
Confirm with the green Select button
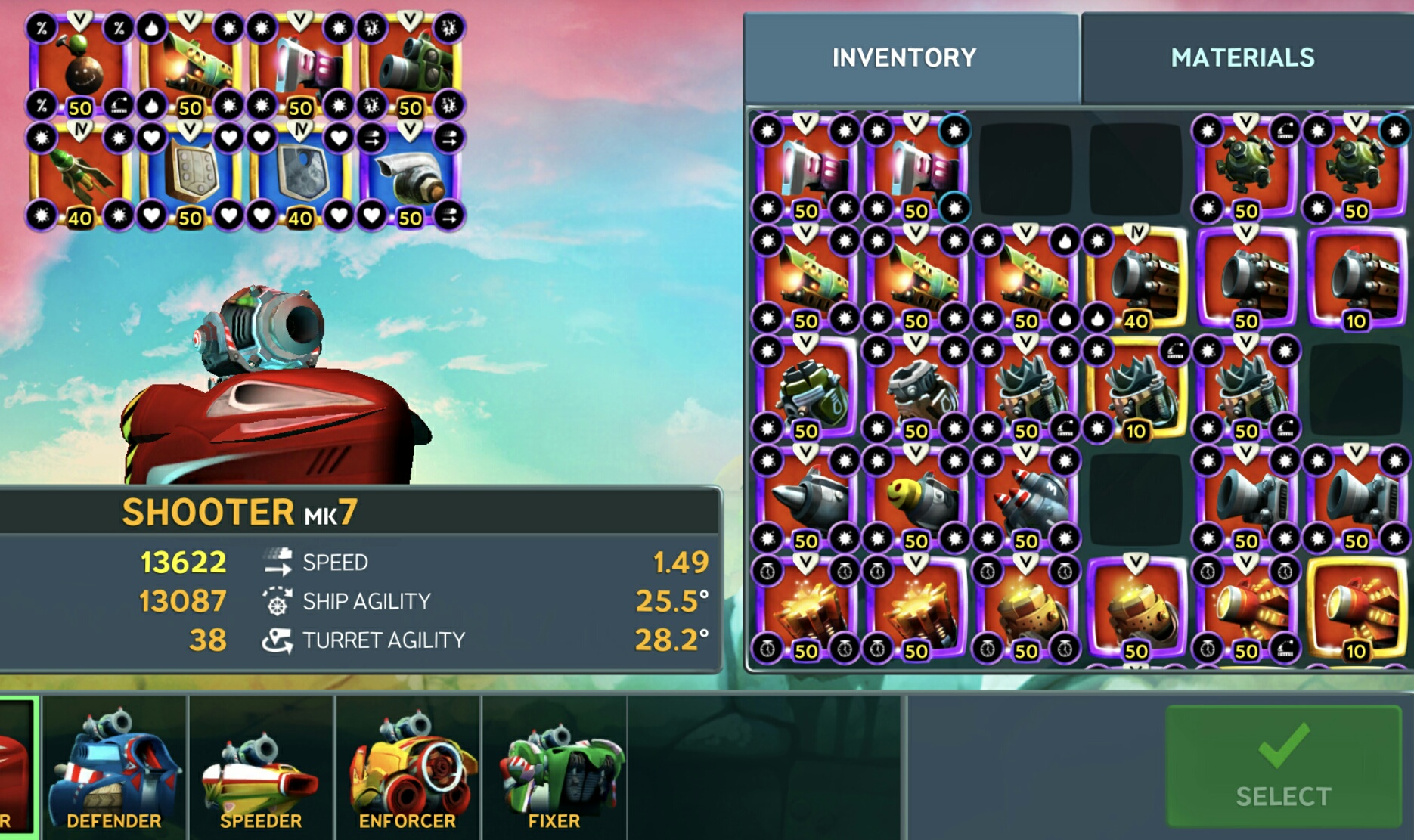click(x=1283, y=767)
